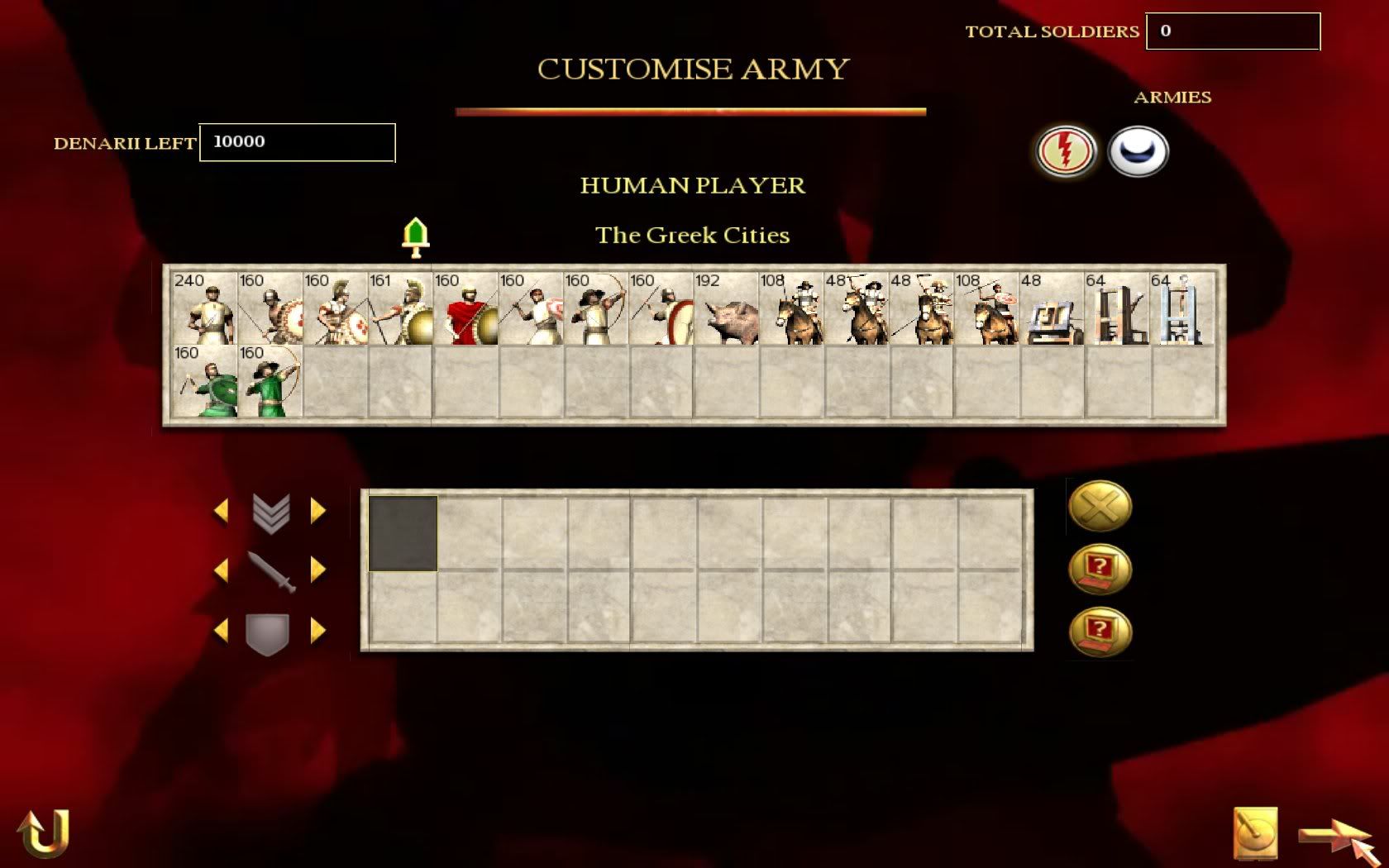Select the highlighted dark army slot
The height and width of the screenshot is (868, 1389).
coord(403,533)
